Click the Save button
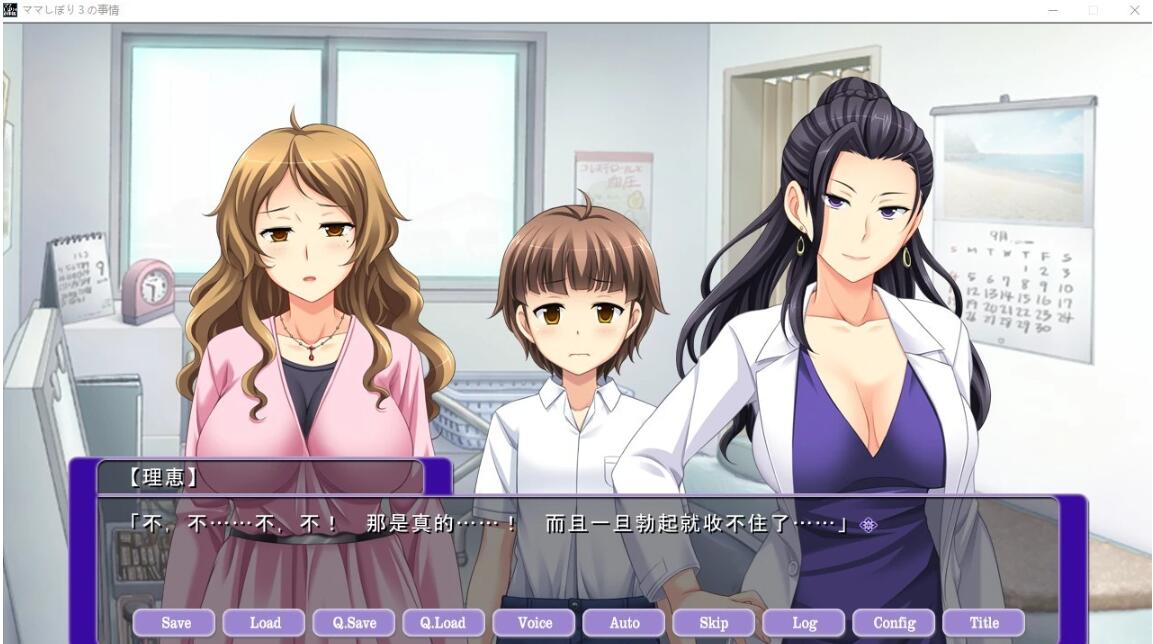Viewport: 1153px width, 644px height. [x=175, y=623]
